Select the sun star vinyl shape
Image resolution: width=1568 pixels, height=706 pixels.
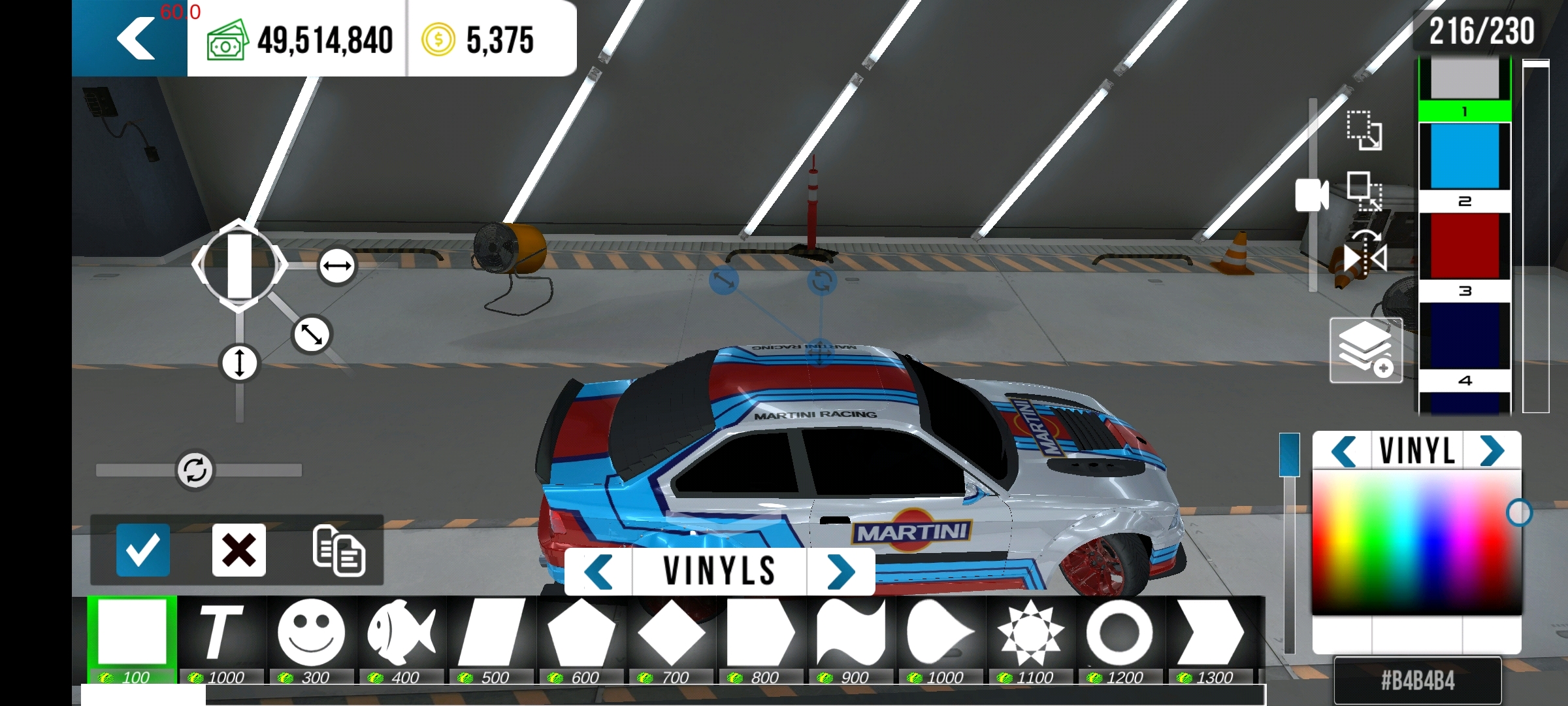click(x=1030, y=633)
